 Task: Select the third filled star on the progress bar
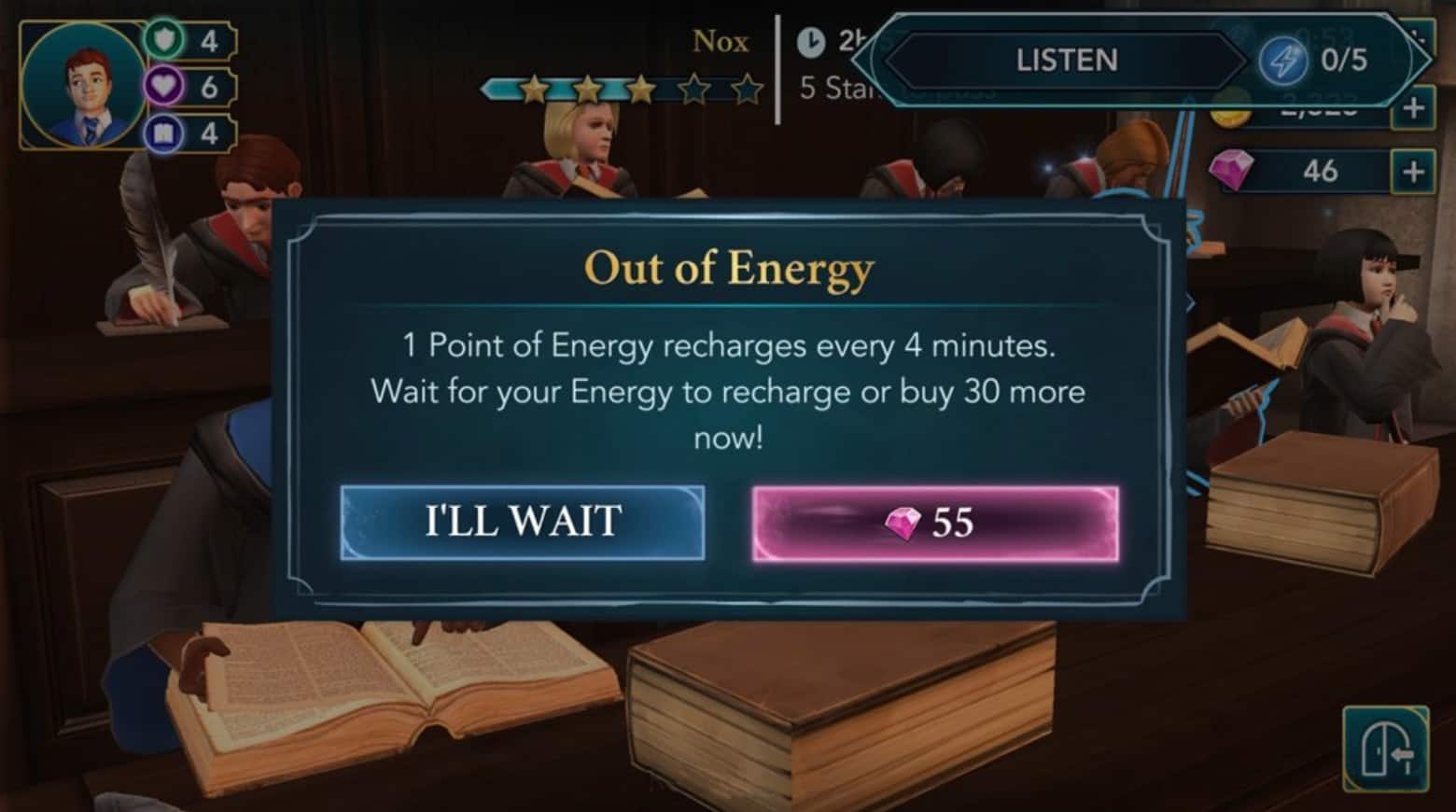click(641, 87)
